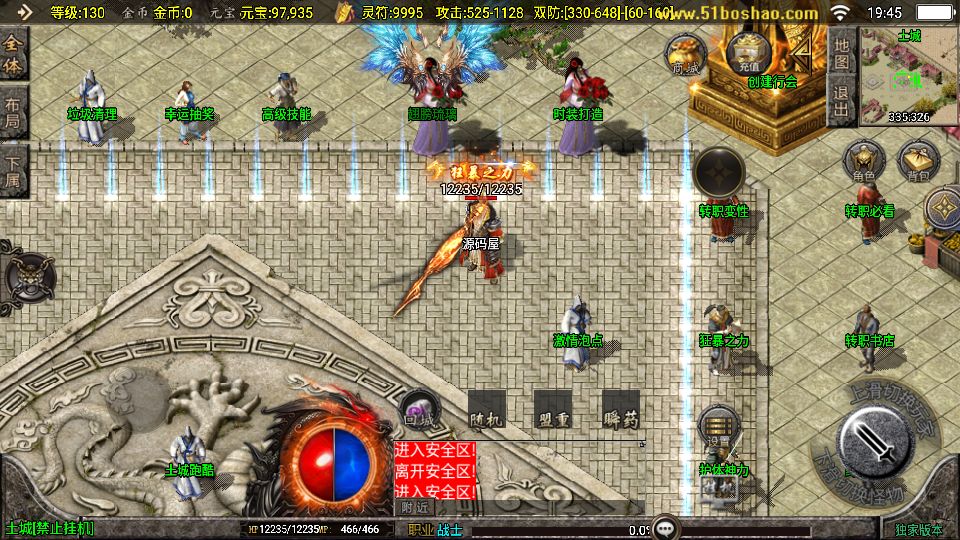960x540 pixels.
Task: Open the 商城 shop icon
Action: click(686, 53)
